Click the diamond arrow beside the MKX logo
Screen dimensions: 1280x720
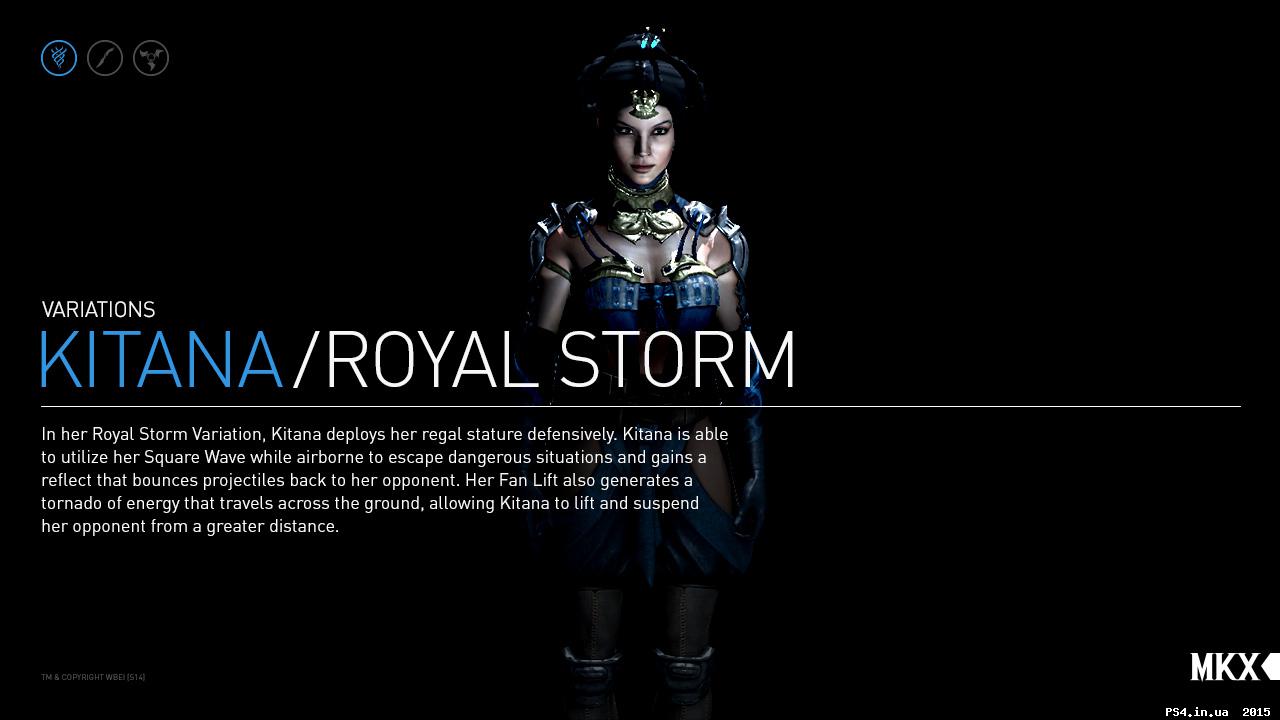click(x=1267, y=665)
